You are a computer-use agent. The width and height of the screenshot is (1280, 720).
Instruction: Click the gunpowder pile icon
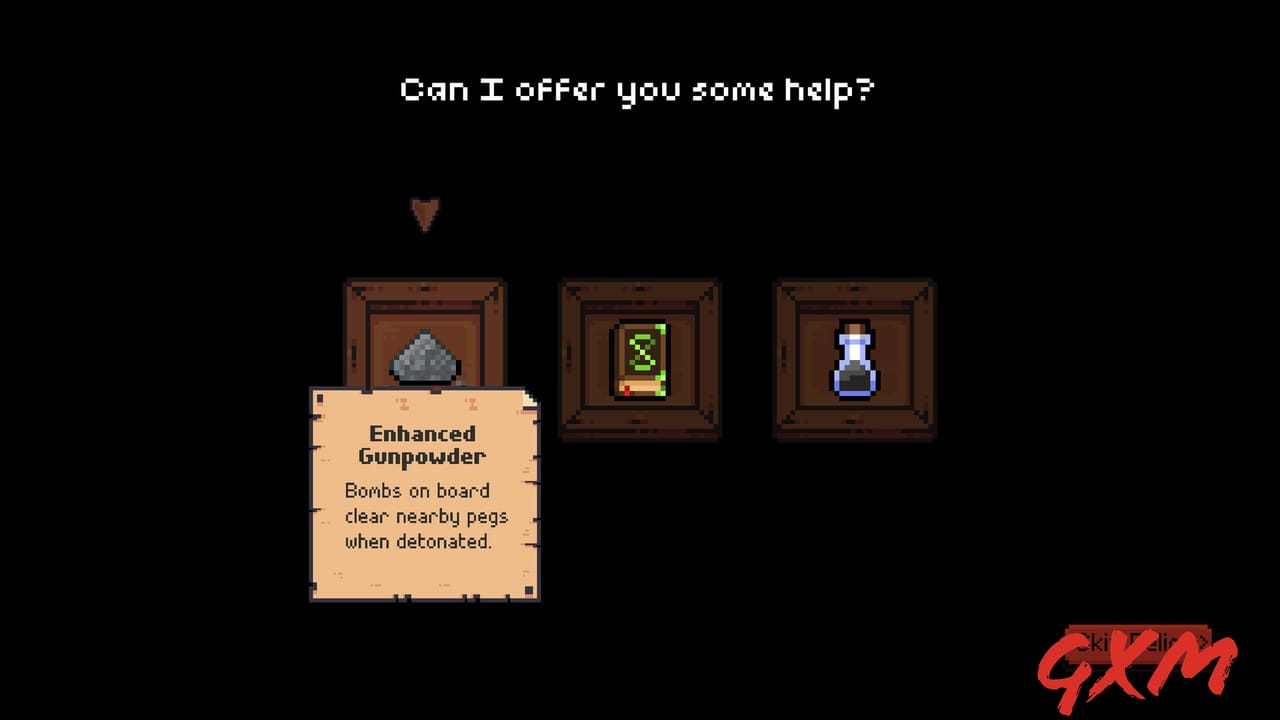click(424, 360)
